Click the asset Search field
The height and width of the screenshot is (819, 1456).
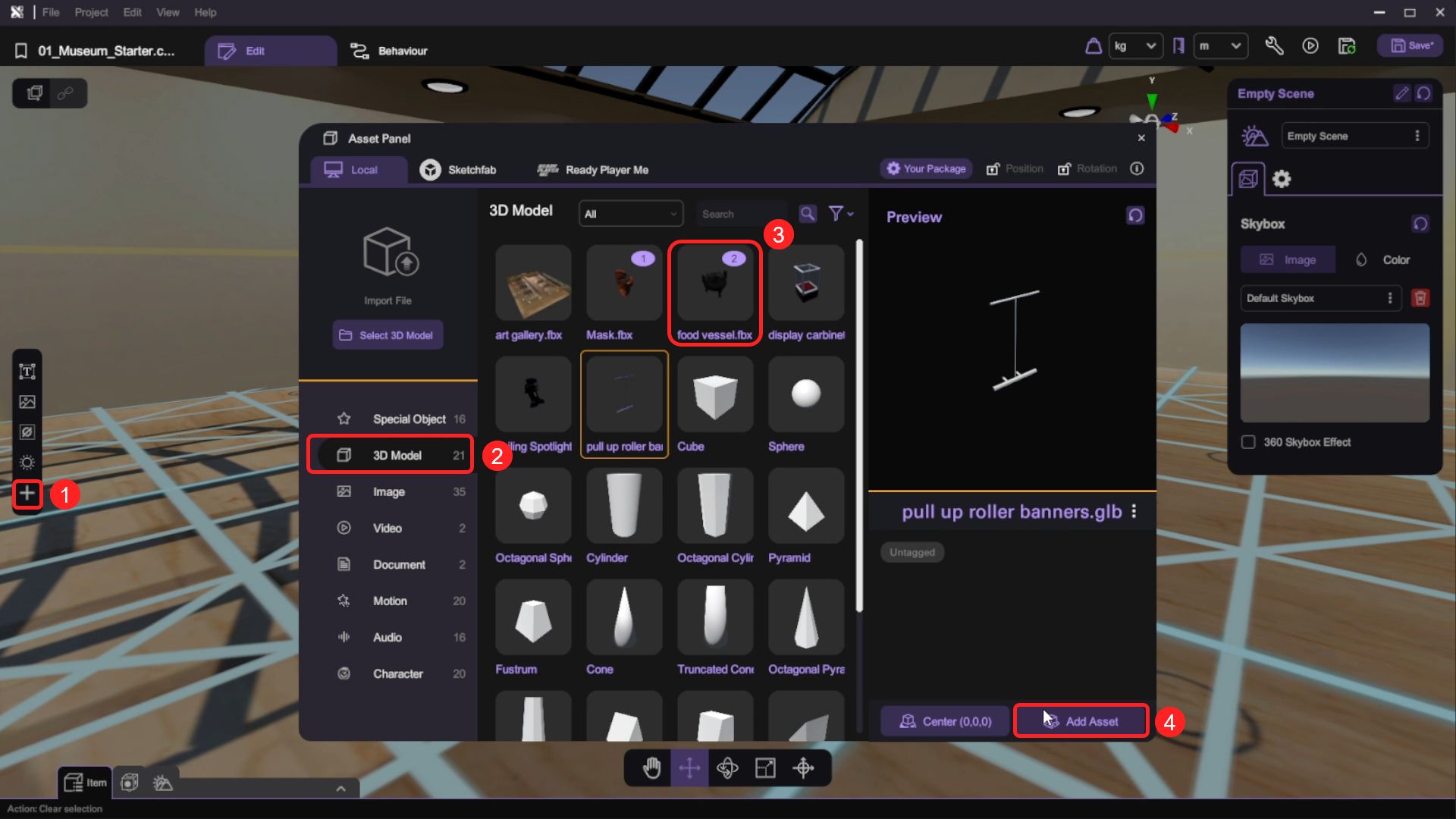pos(742,215)
